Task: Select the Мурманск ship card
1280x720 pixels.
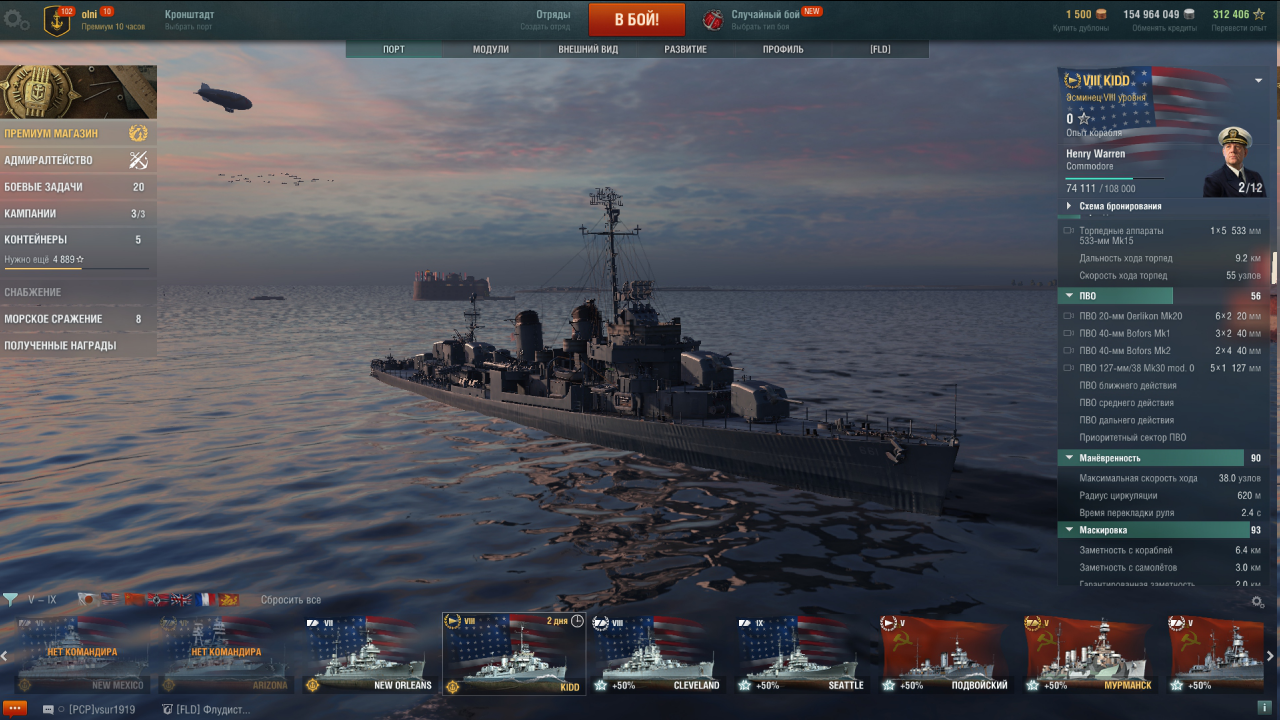Action: point(1090,655)
